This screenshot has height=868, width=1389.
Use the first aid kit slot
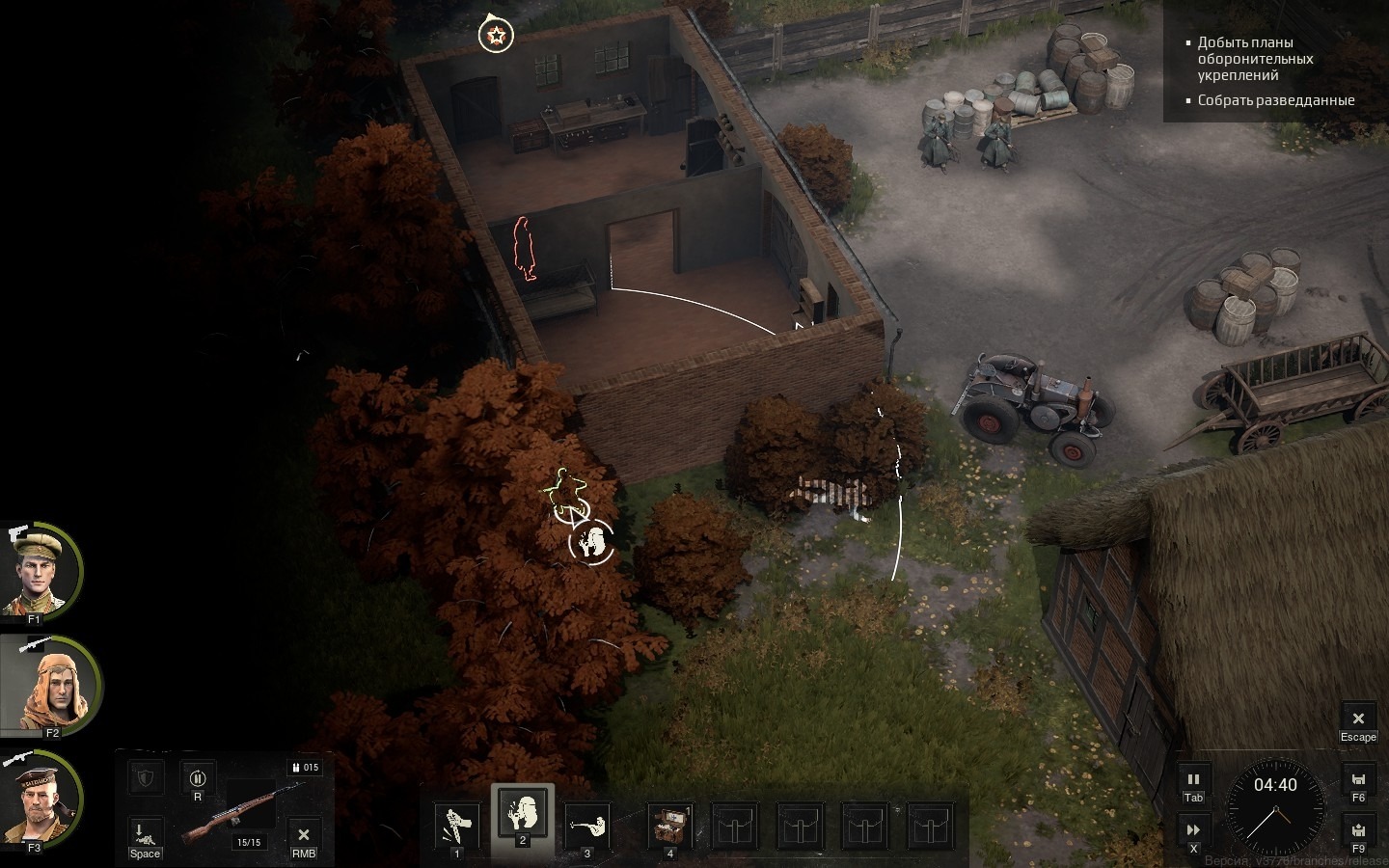pyautogui.click(x=669, y=825)
